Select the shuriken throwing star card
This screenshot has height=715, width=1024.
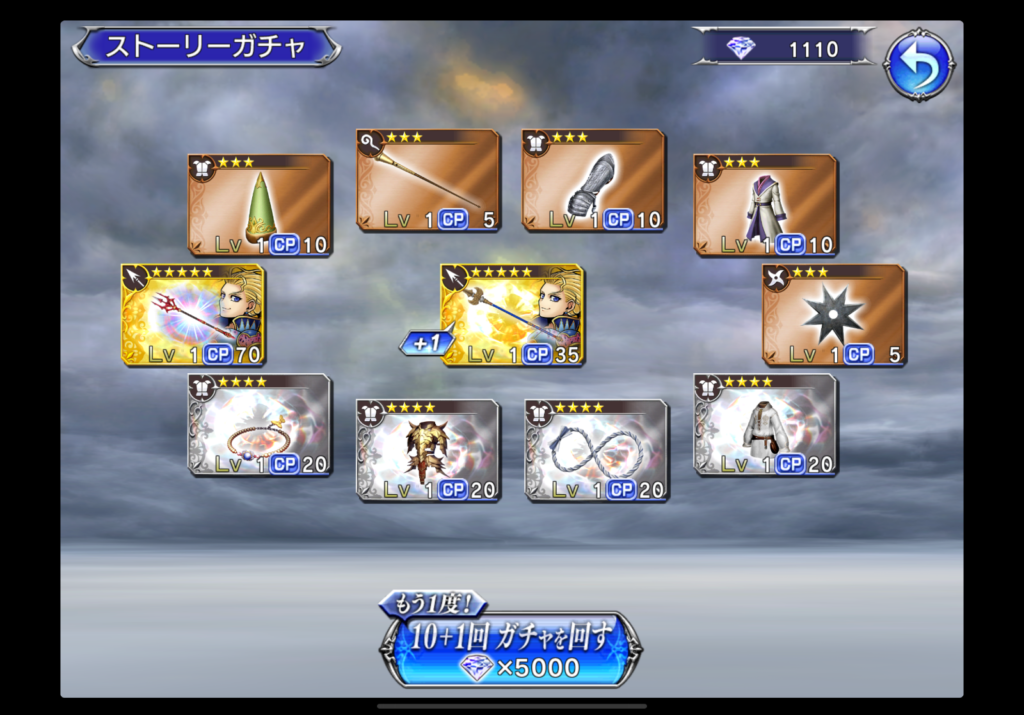pos(834,315)
